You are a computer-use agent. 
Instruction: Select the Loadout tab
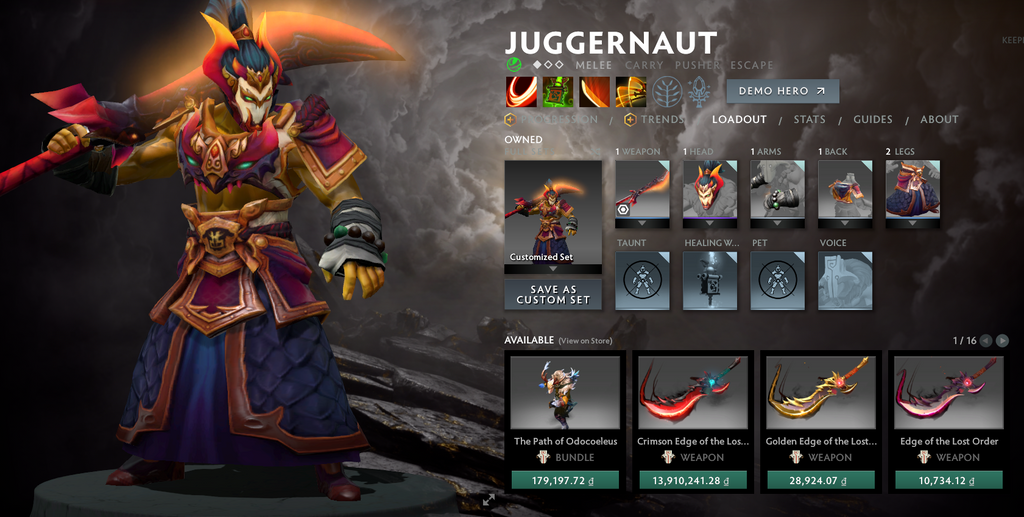pos(739,120)
